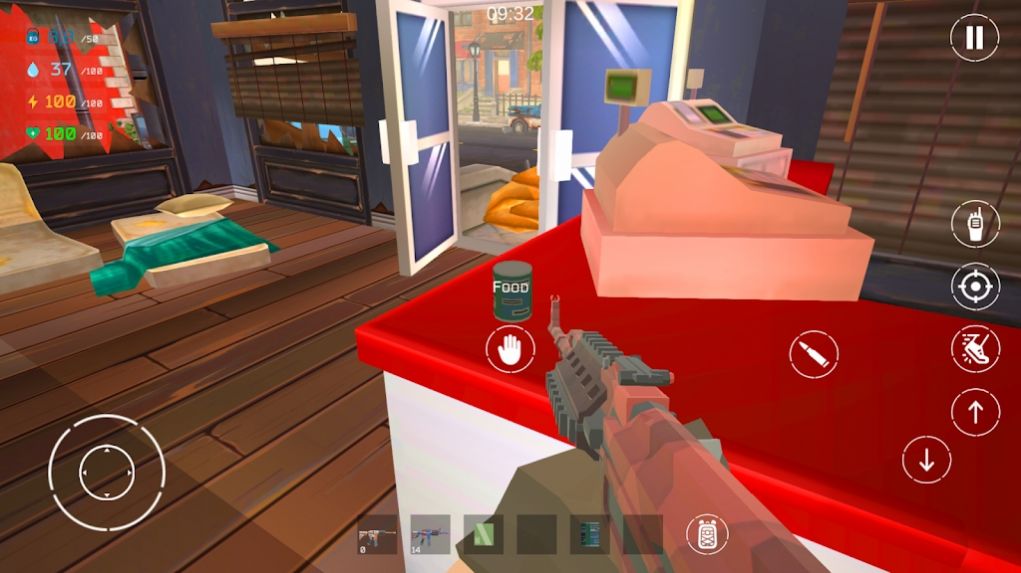Select the green item hotbar slot
This screenshot has height=573, width=1021.
pos(486,534)
